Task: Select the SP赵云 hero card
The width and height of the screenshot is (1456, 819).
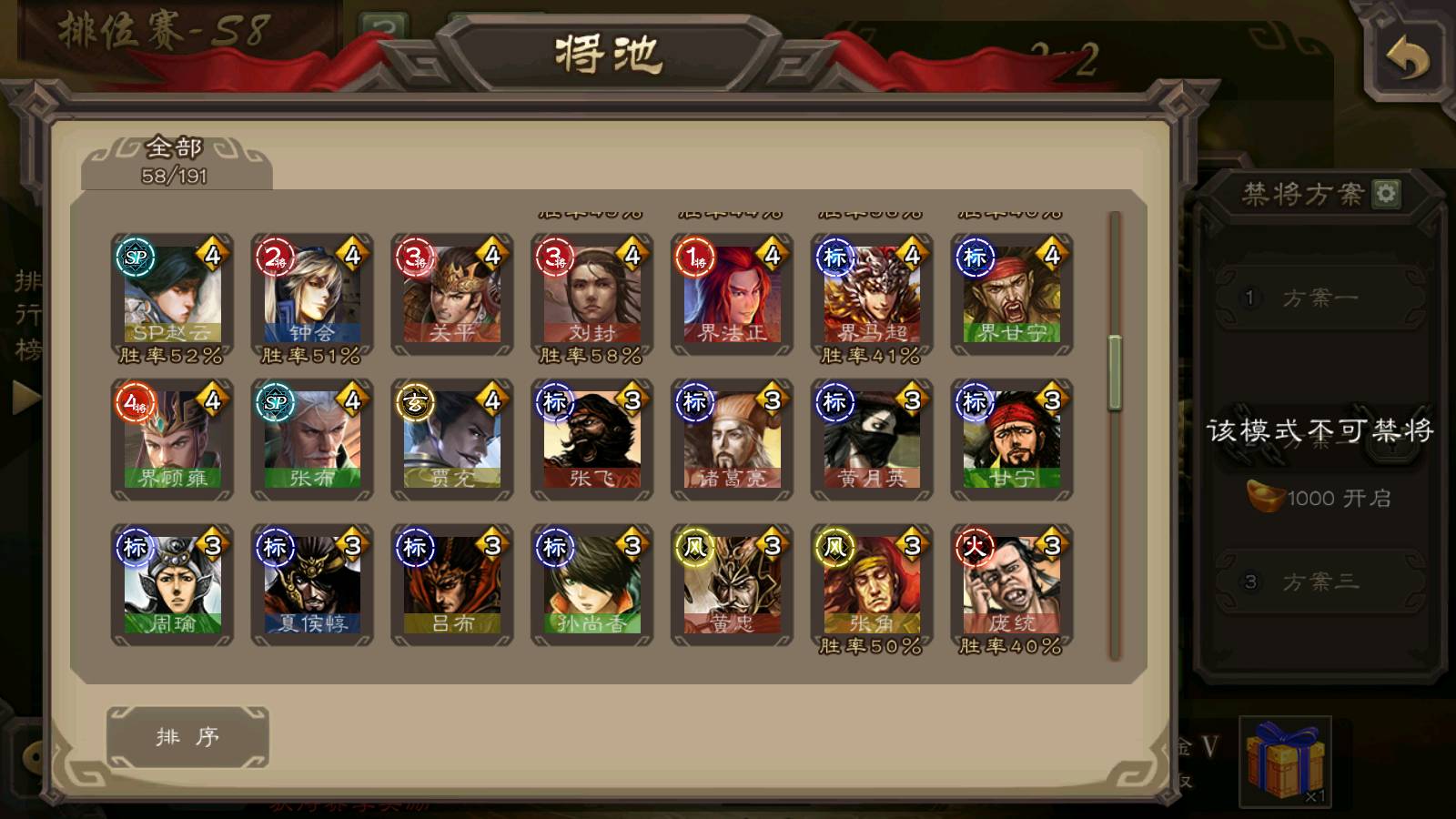Action: pyautogui.click(x=172, y=293)
